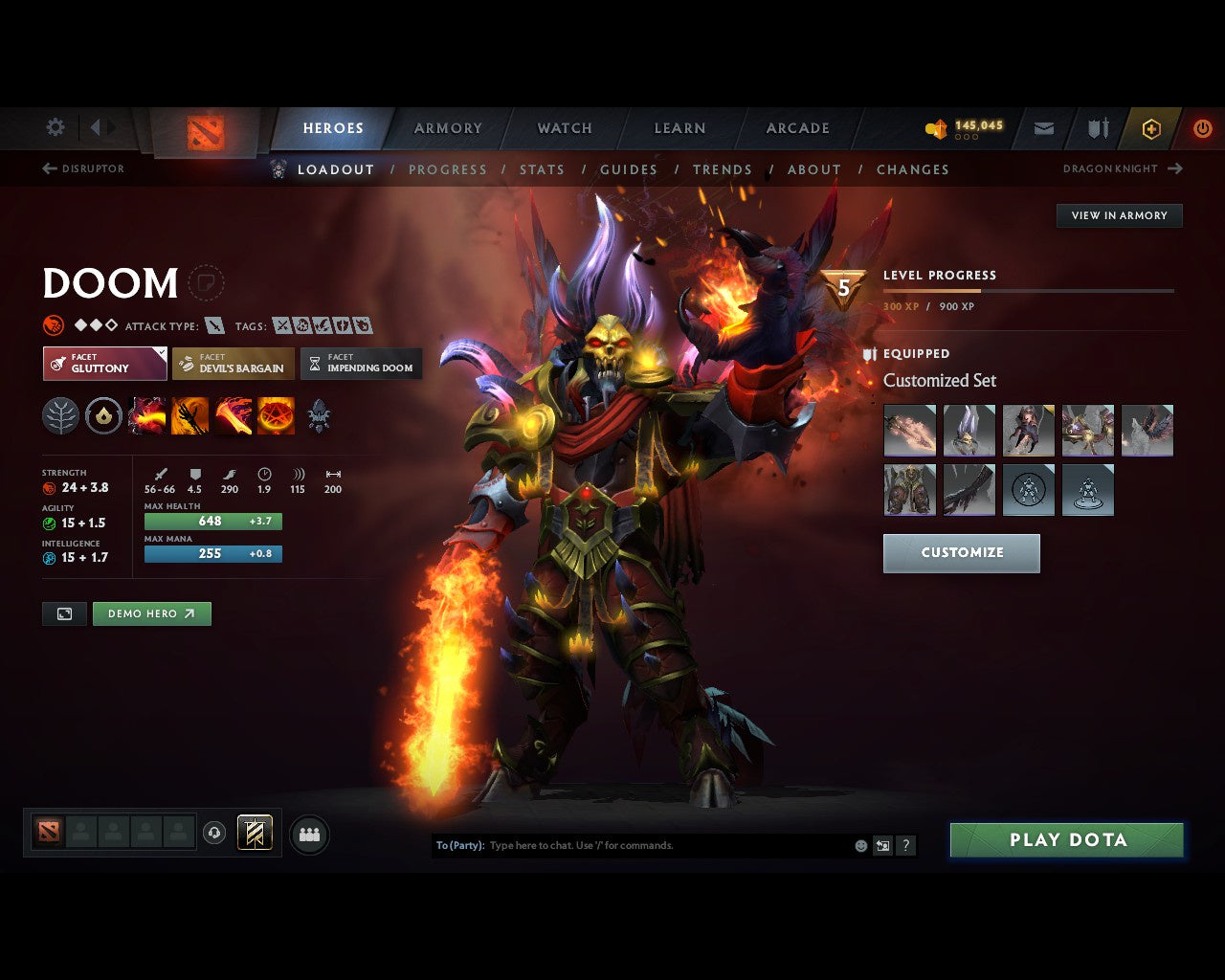Viewport: 1225px width, 980px height.
Task: Click the voice chat headset icon
Action: 212,833
